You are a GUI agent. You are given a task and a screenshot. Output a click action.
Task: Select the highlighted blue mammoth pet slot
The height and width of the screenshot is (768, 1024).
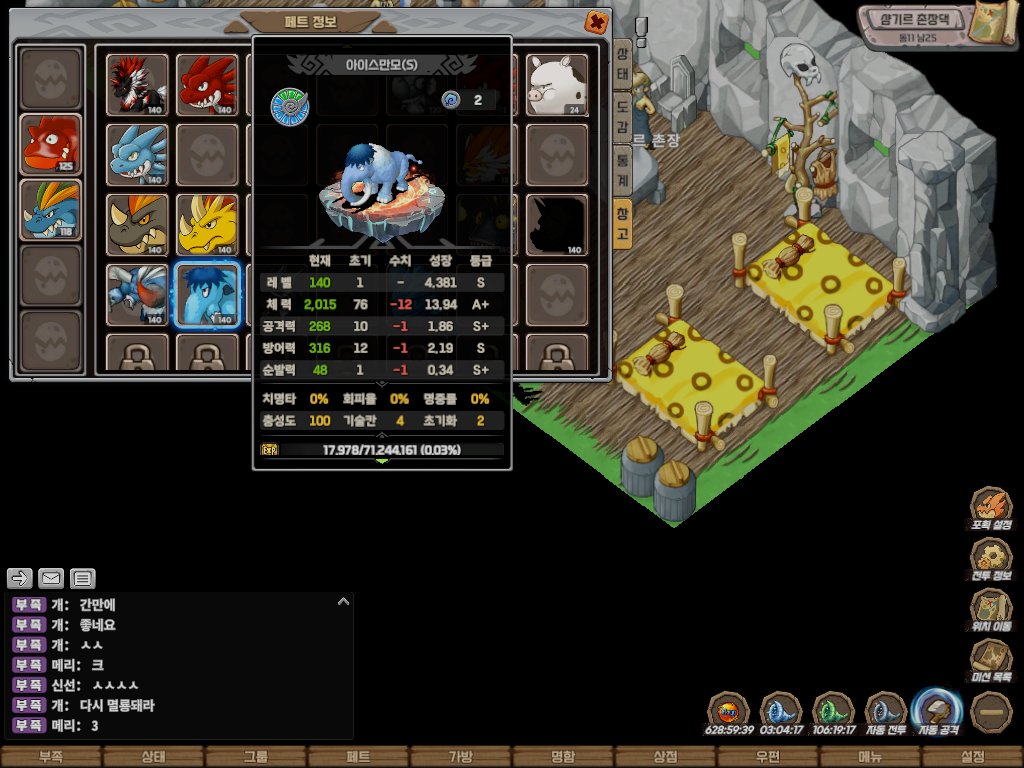[x=208, y=295]
